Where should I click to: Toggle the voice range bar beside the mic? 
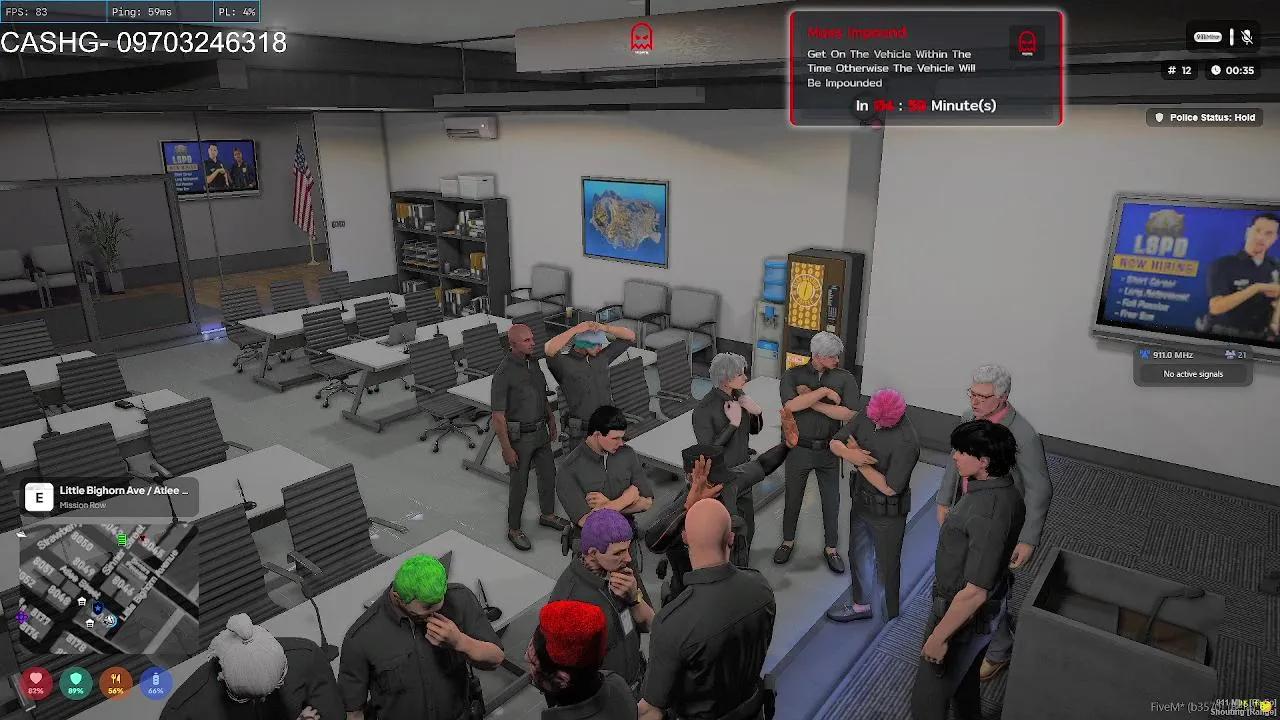1231,37
